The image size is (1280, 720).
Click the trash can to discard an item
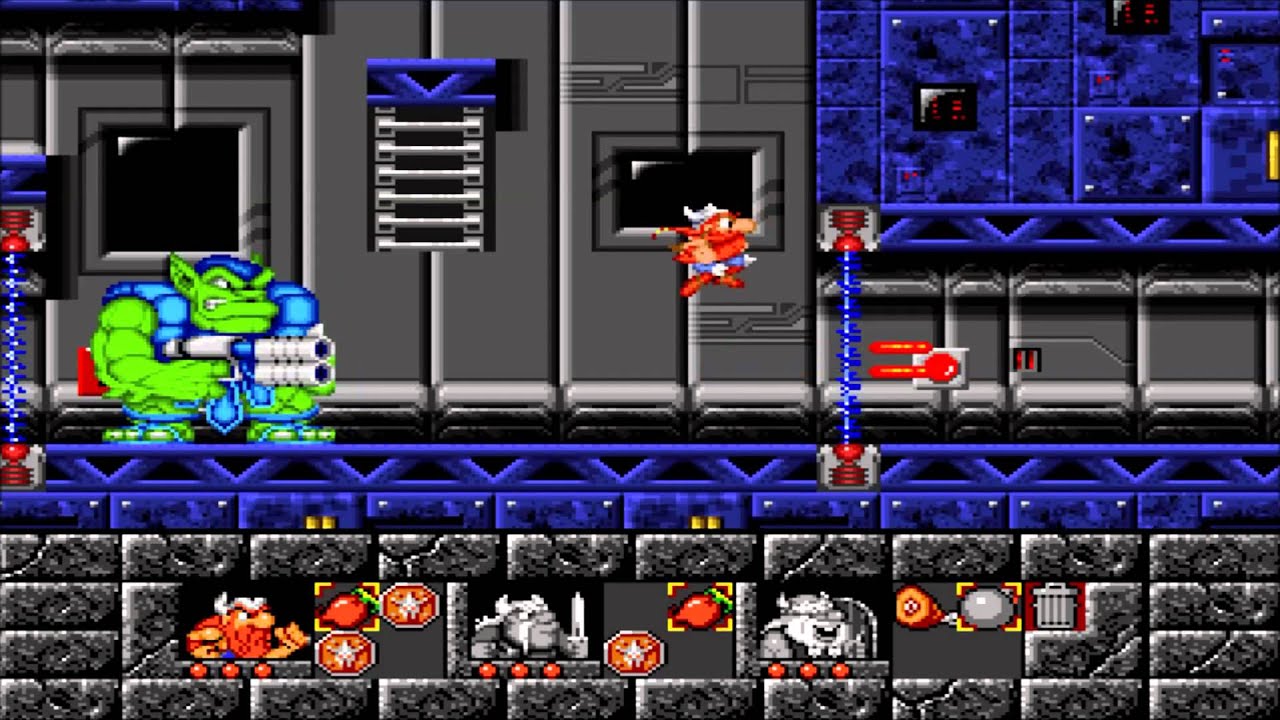pyautogui.click(x=1052, y=607)
